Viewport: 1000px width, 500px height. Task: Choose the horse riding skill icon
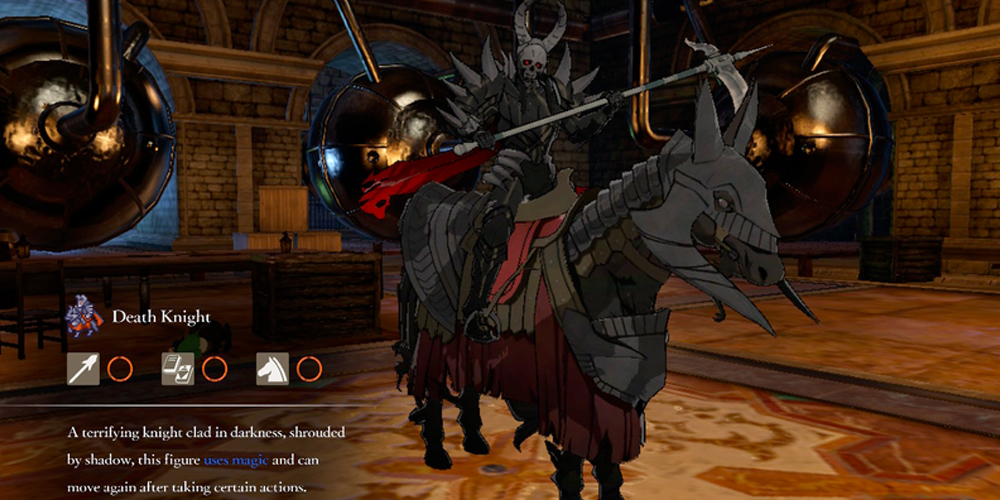(272, 369)
